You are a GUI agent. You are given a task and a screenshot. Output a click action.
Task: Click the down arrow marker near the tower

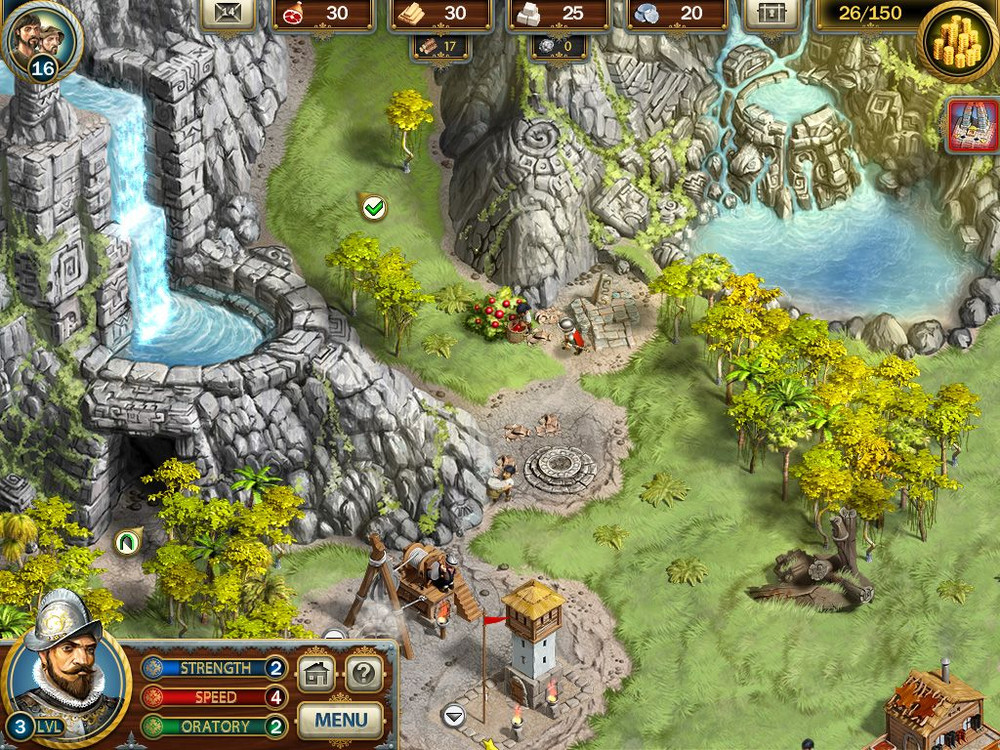453,714
